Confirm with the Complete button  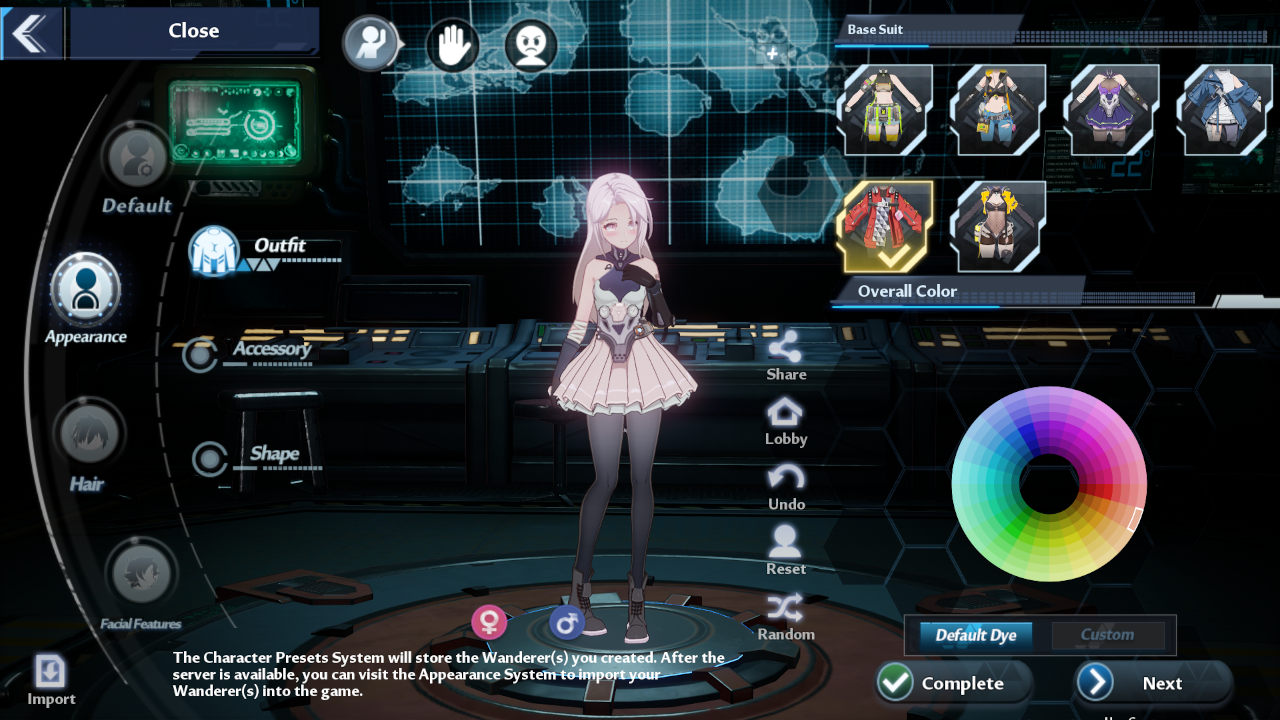(x=954, y=683)
